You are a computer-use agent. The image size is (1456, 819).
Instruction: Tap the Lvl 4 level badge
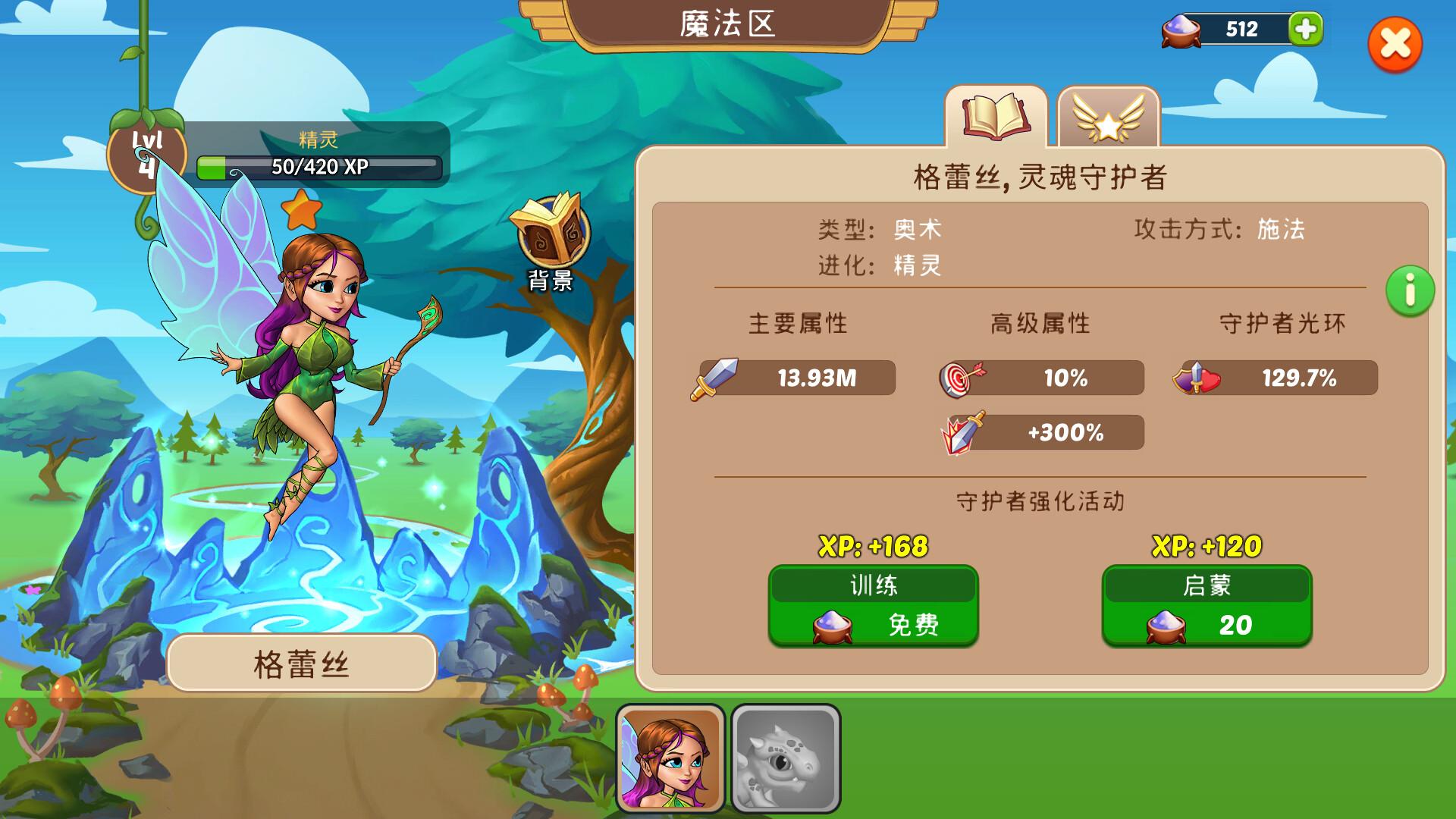149,152
